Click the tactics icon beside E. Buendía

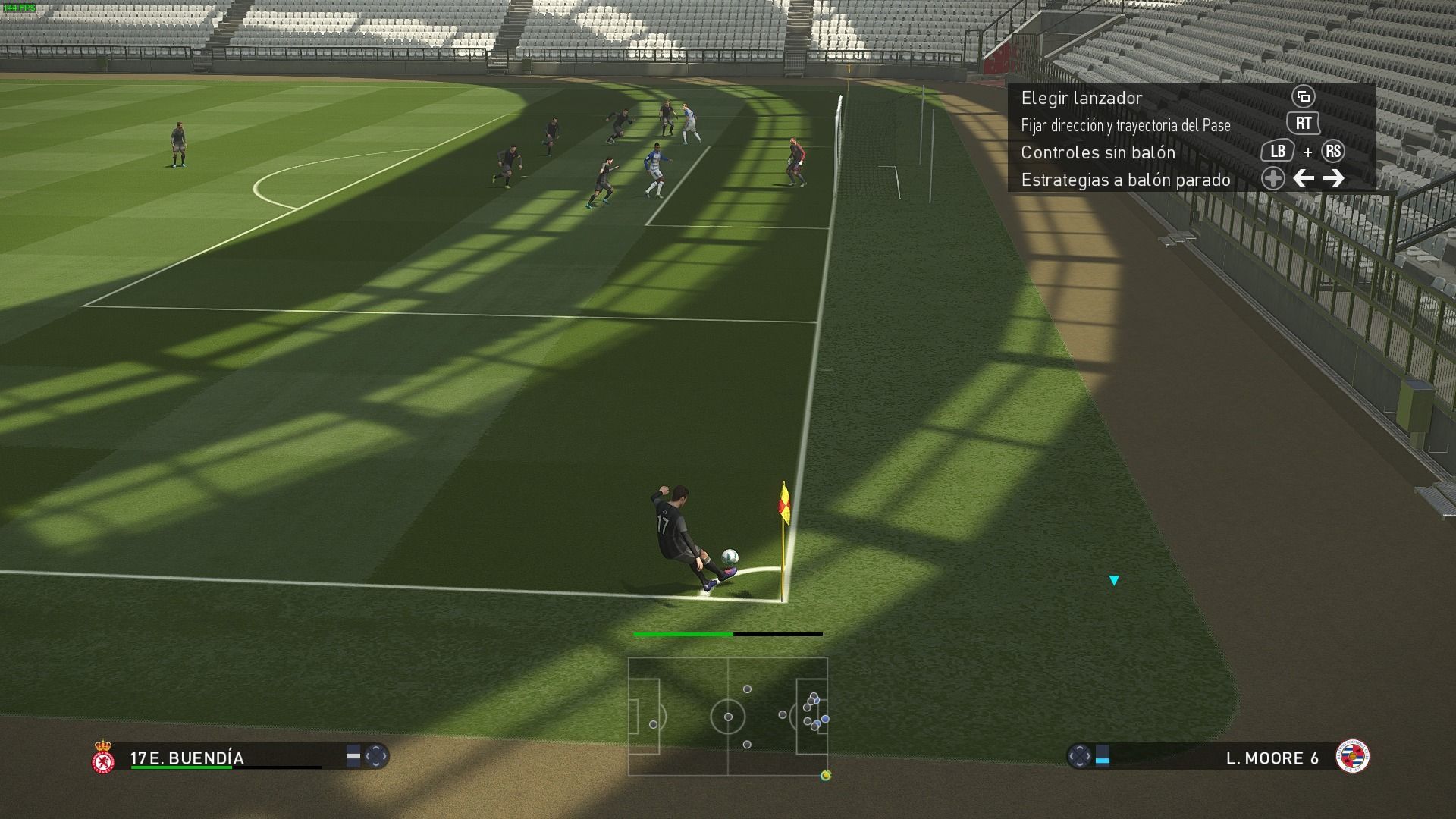(x=375, y=756)
